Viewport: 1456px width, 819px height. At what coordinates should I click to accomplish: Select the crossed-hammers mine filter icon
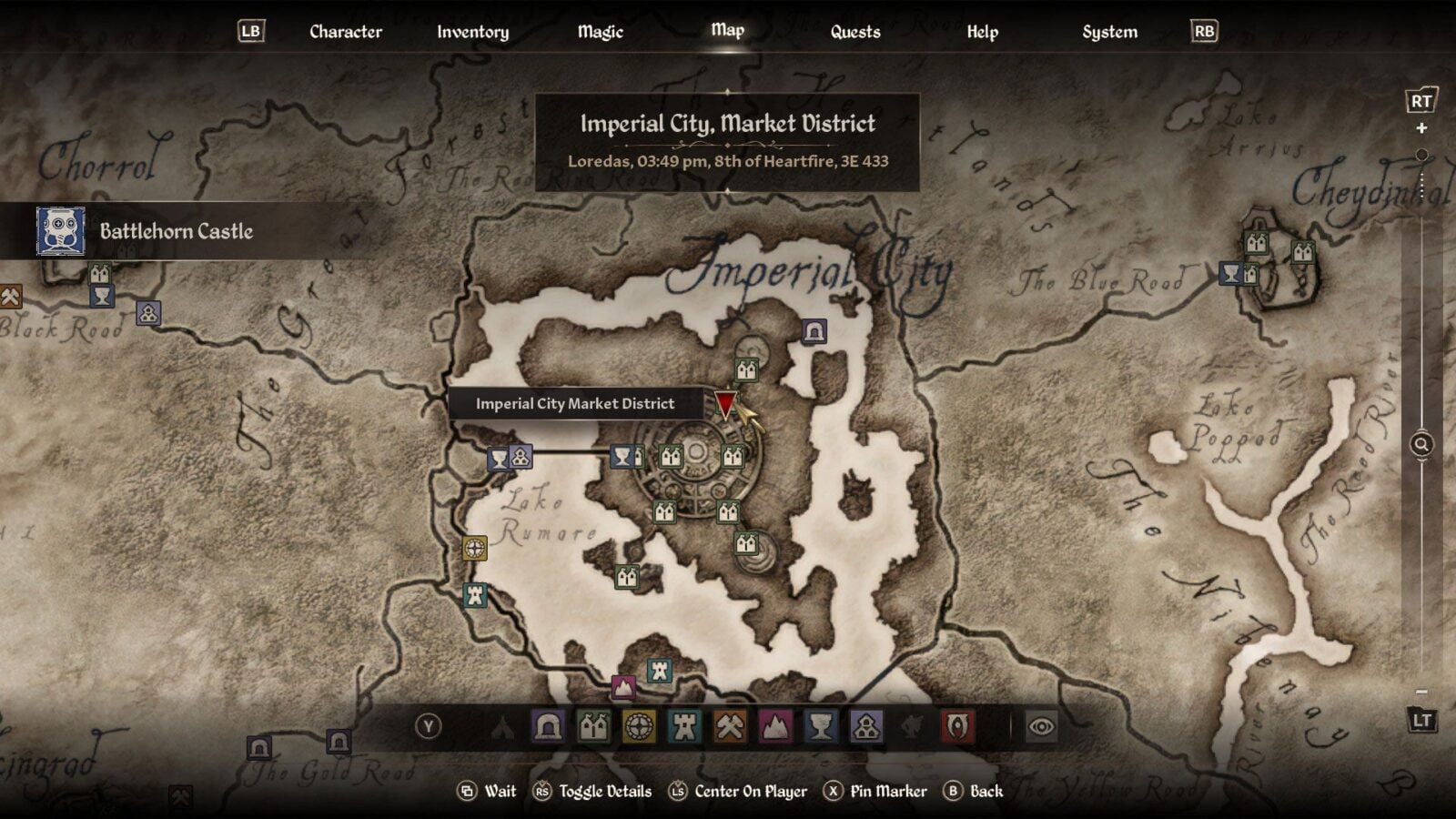(x=728, y=725)
